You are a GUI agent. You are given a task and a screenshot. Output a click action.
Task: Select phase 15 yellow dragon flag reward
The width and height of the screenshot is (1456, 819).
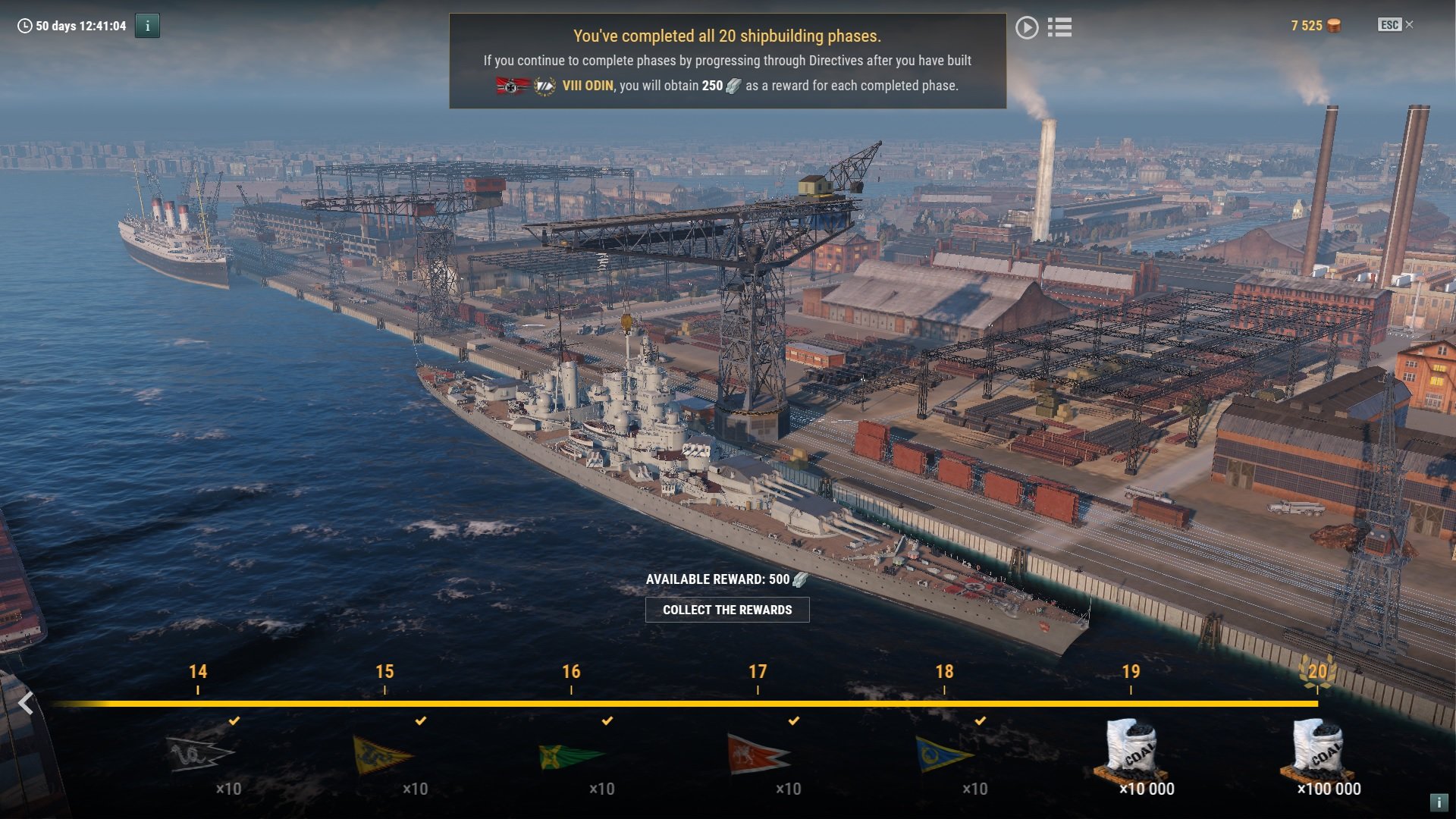[x=384, y=754]
